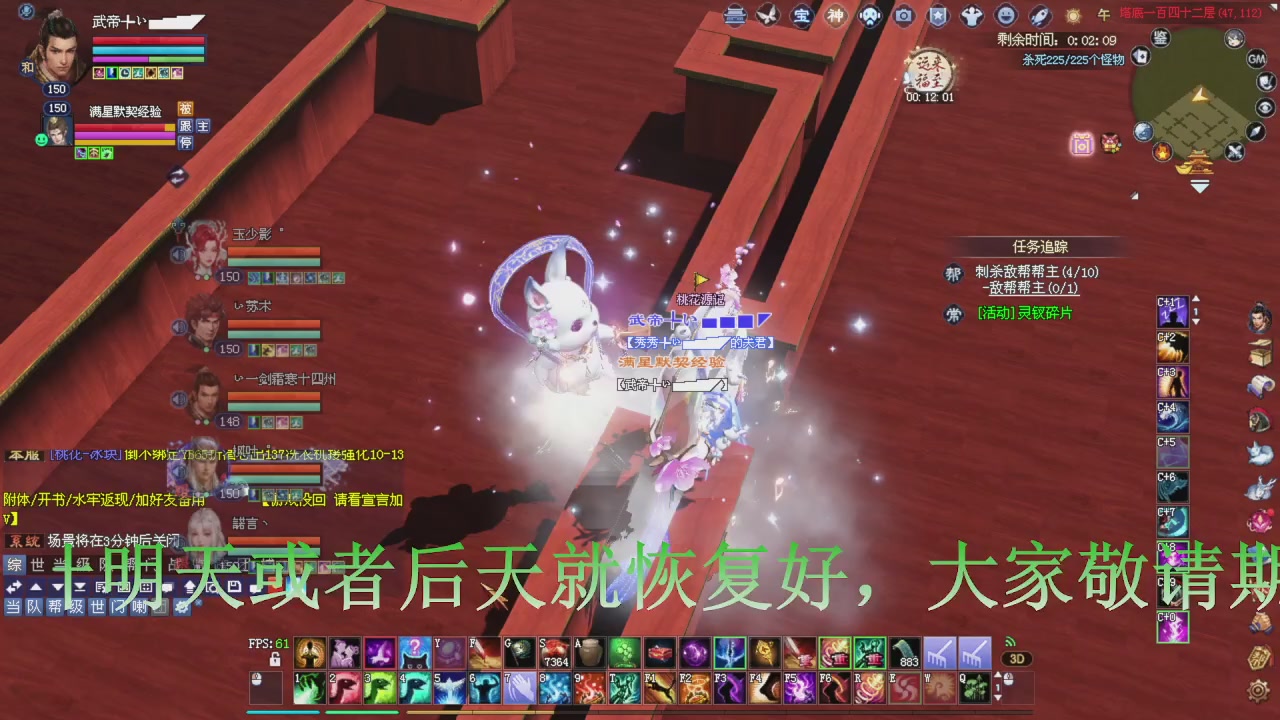This screenshot has height=720, width=1280.
Task: Enable pet follow with 跟 button
Action: (184, 126)
